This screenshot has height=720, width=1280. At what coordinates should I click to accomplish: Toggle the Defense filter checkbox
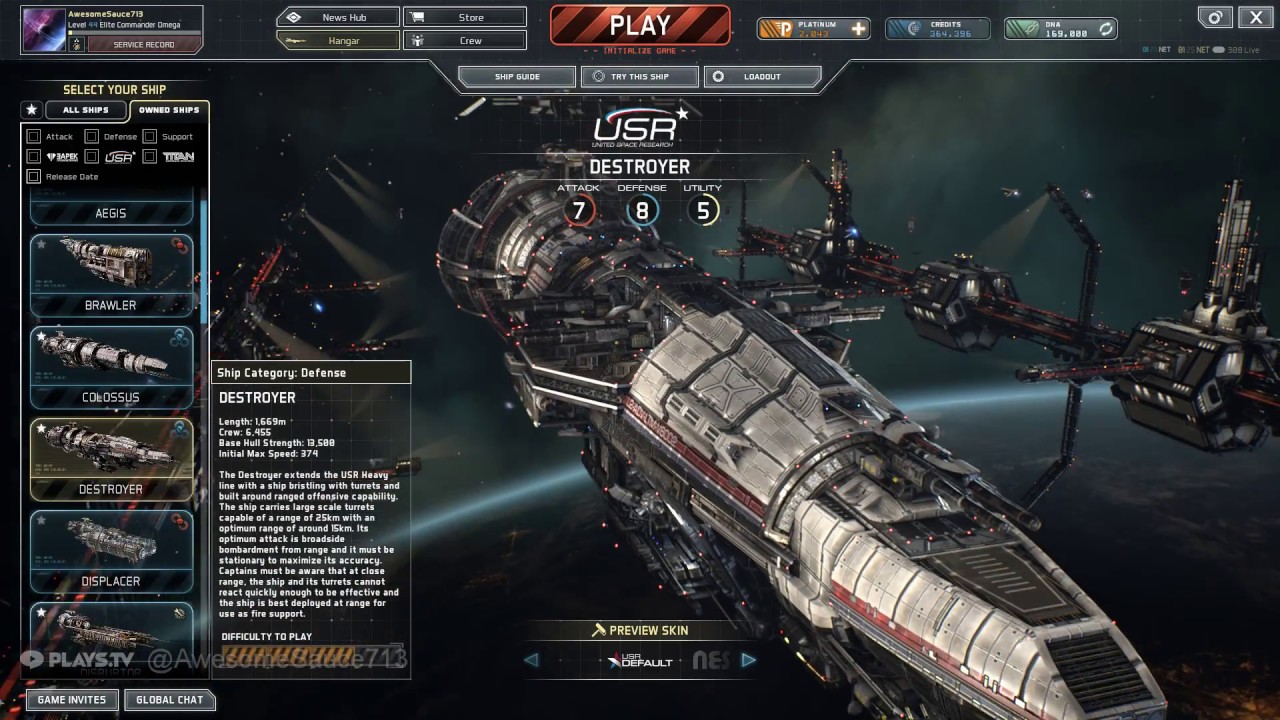coord(92,136)
